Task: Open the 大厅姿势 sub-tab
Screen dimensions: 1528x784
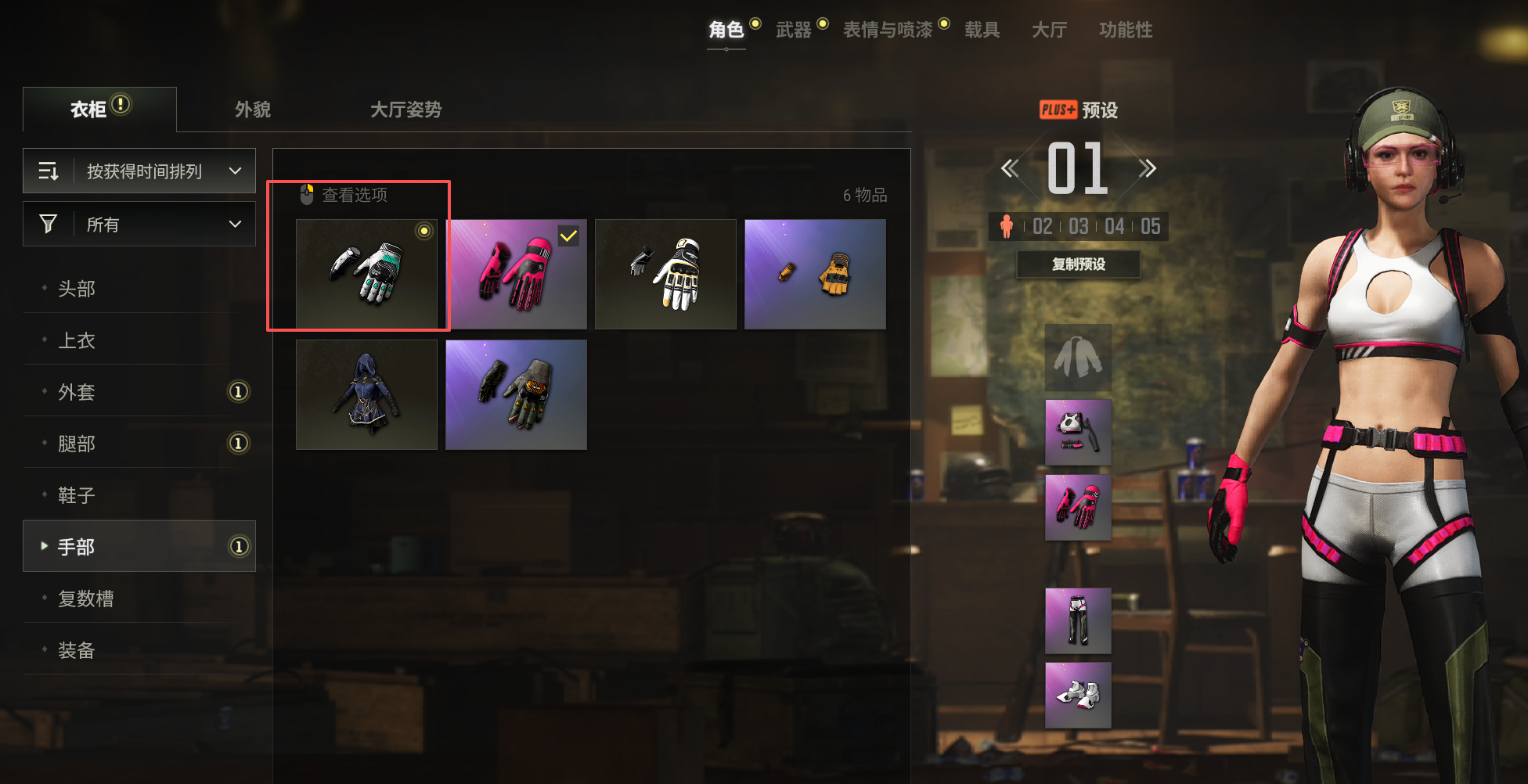Action: point(405,110)
